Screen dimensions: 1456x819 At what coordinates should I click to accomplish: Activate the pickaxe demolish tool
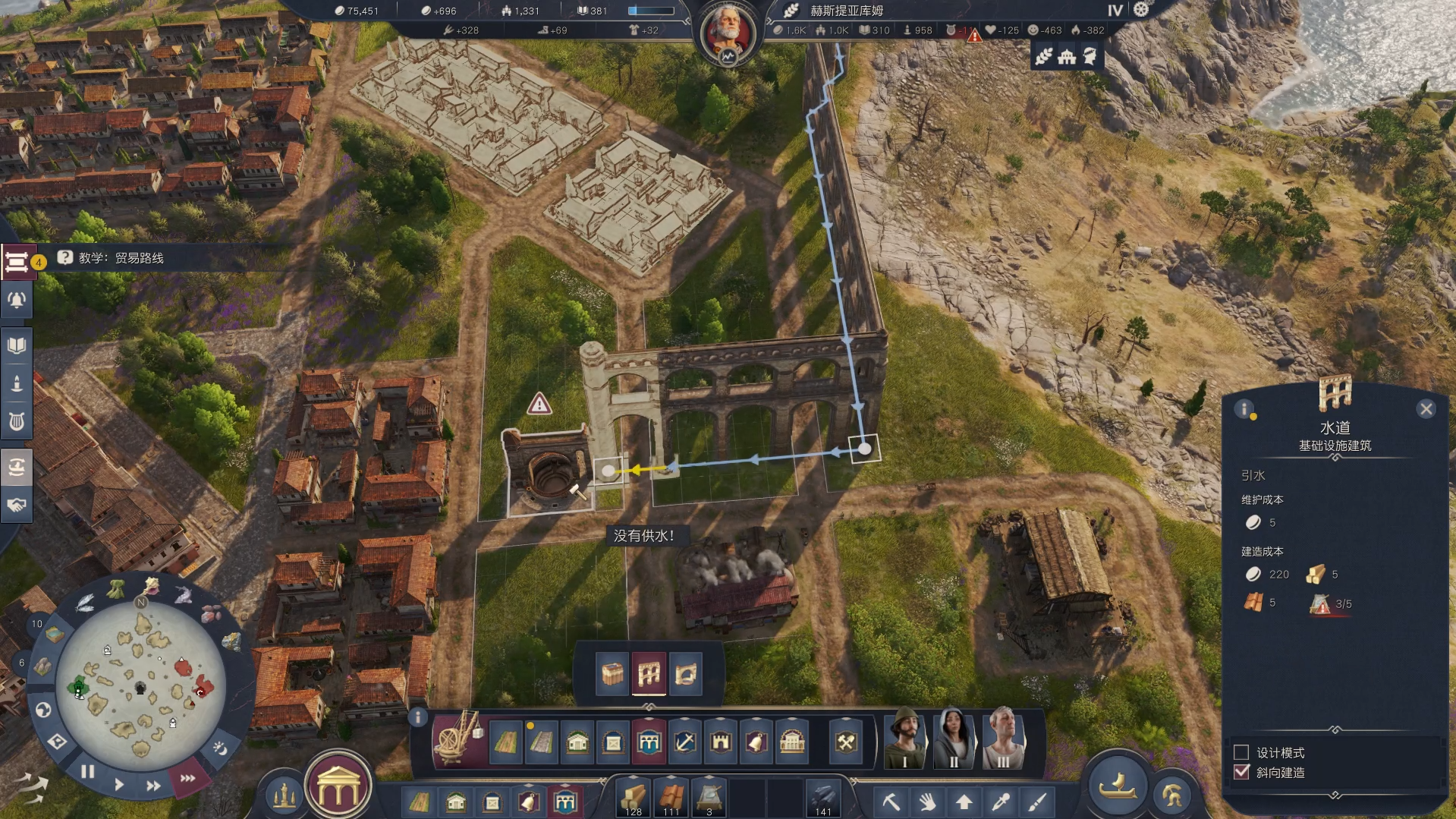pyautogui.click(x=891, y=802)
